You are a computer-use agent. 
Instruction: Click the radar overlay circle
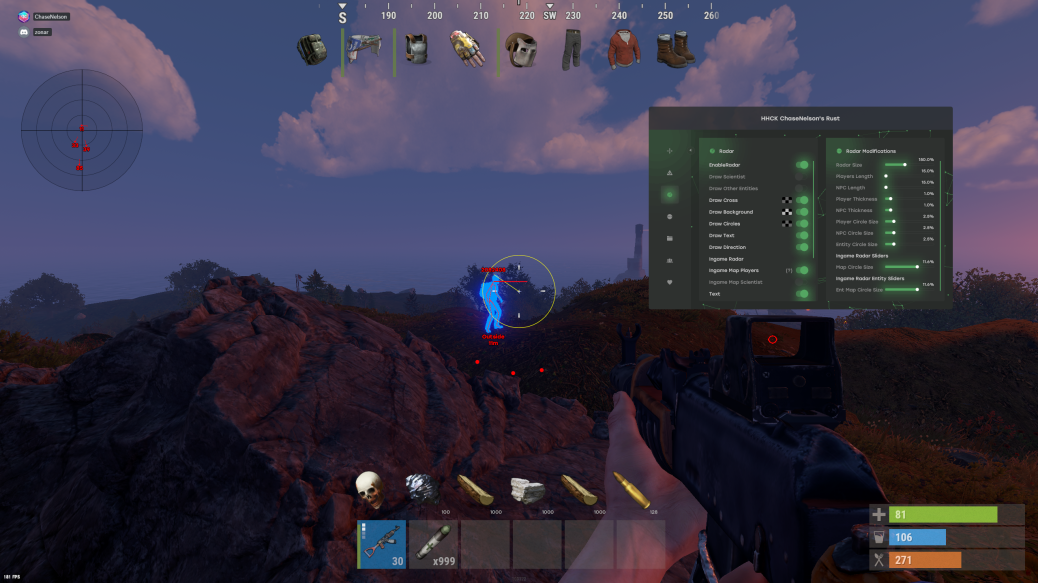pos(82,129)
